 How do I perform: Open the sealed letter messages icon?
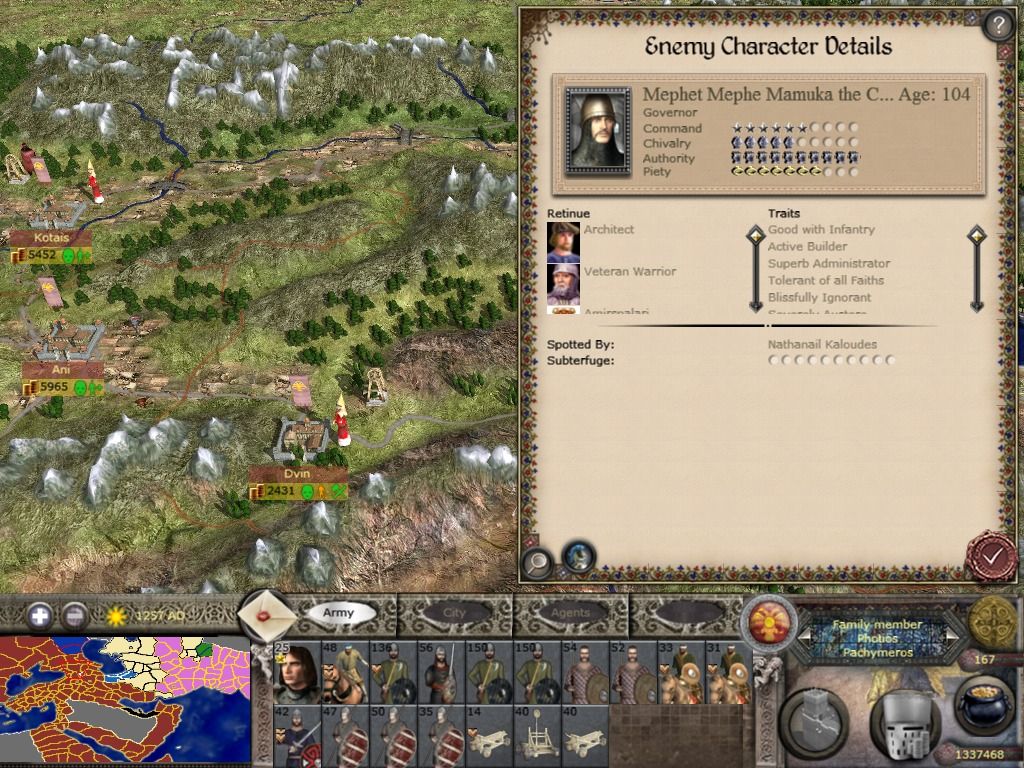(266, 614)
